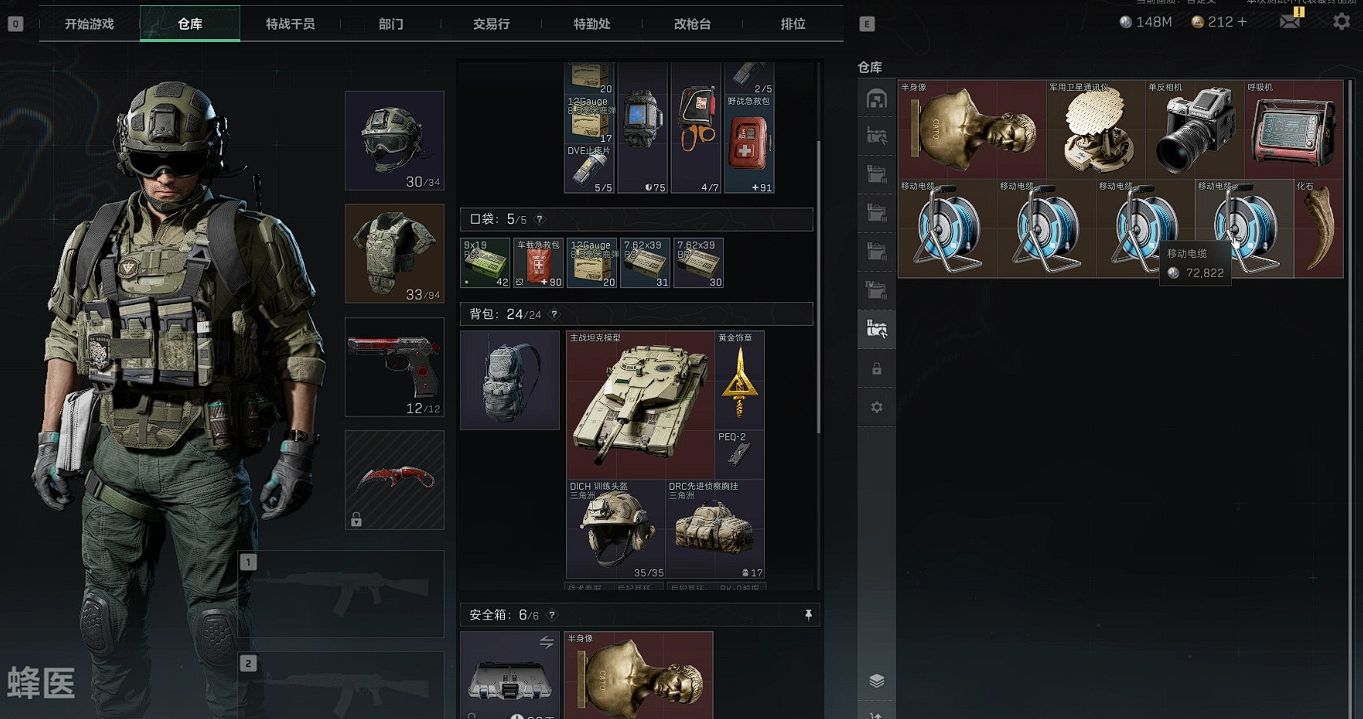The image size is (1363, 719).
Task: Select the equipped body armor slot
Action: 394,253
